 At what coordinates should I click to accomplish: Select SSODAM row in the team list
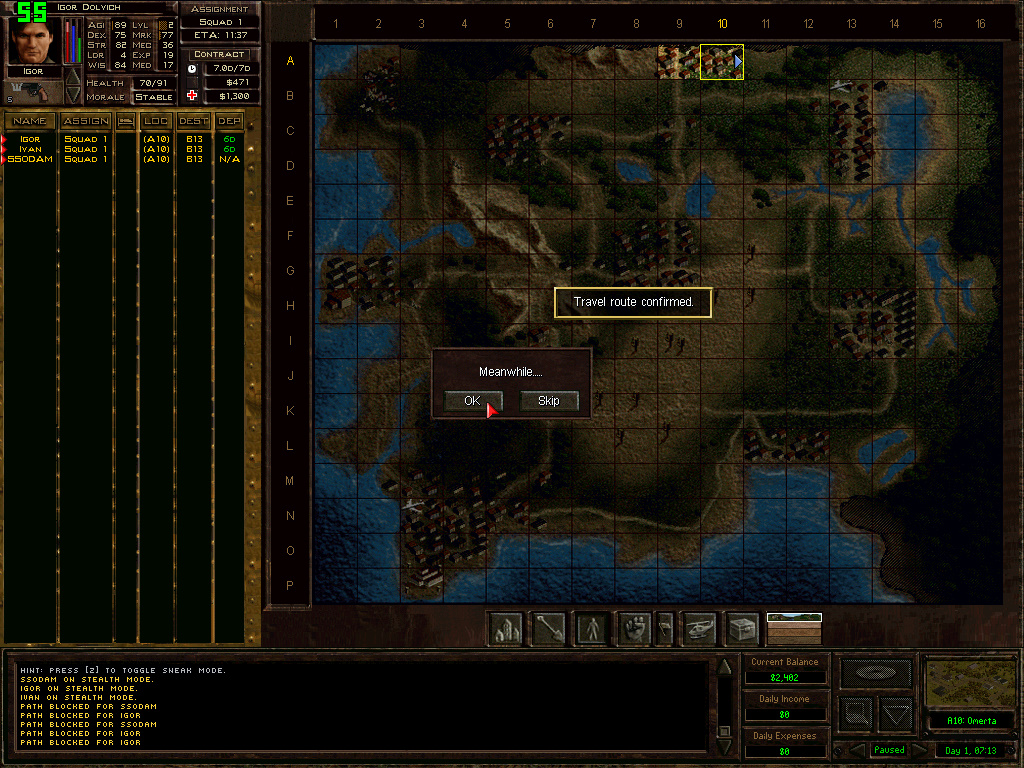(30, 159)
